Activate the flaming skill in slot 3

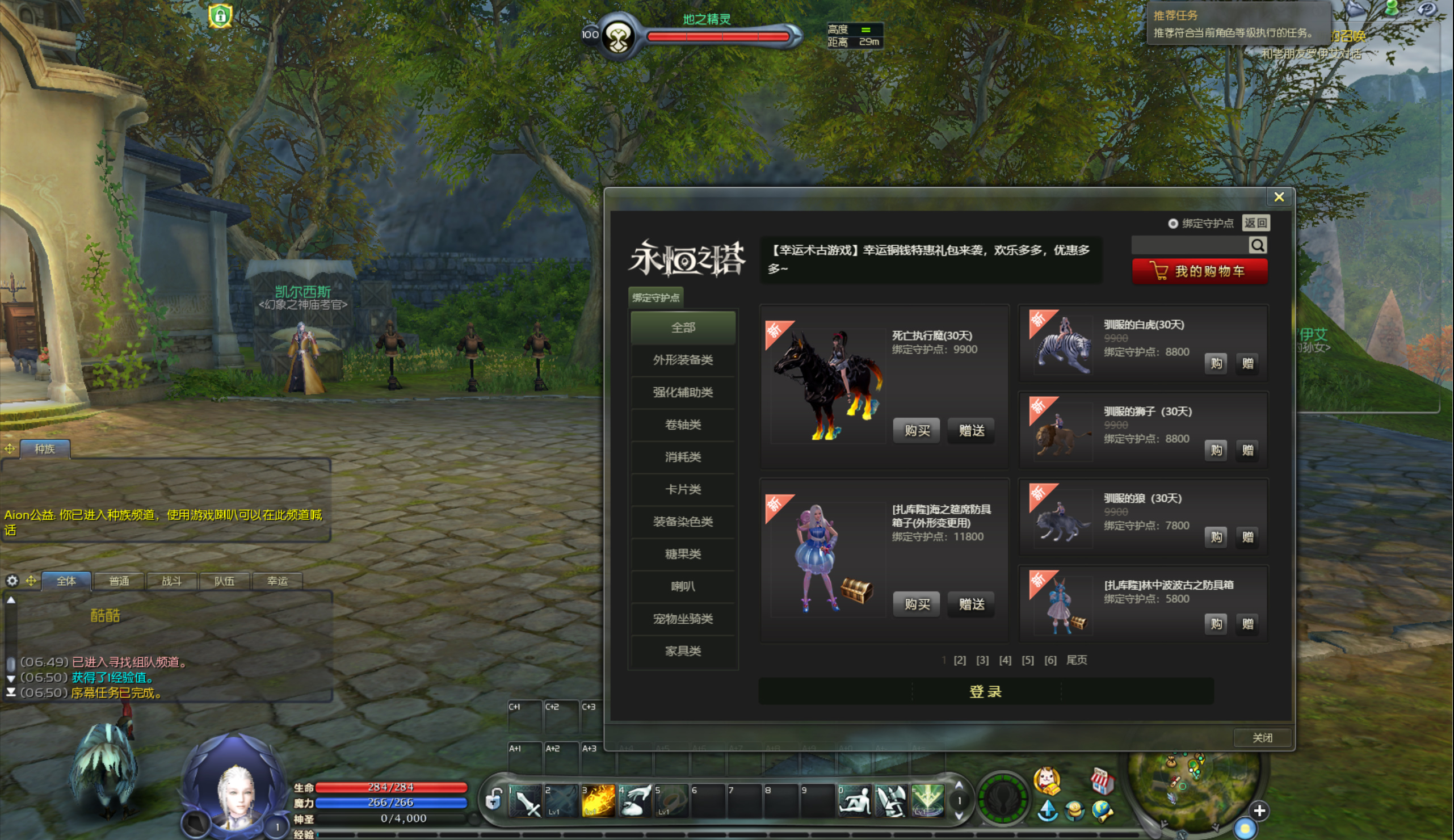coord(598,800)
